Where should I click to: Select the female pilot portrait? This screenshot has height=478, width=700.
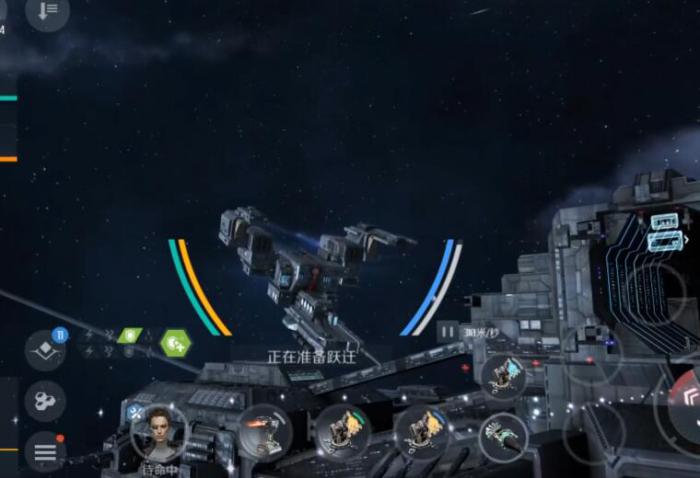pyautogui.click(x=158, y=430)
